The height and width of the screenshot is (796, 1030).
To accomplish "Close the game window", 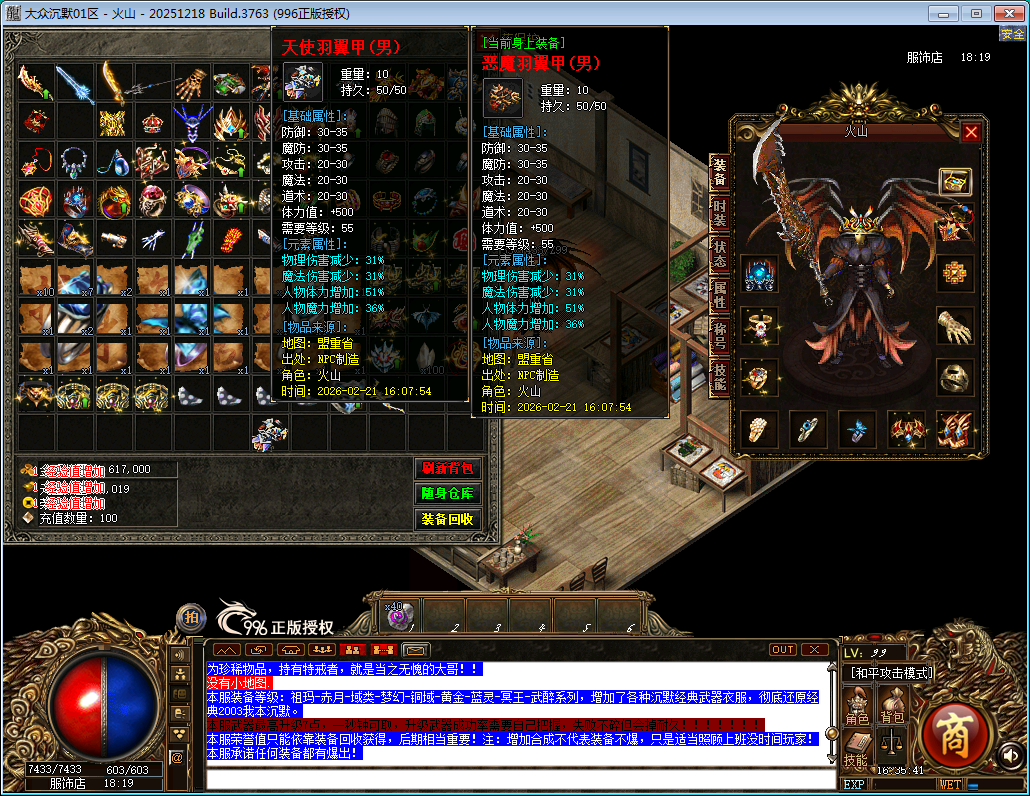I will [1008, 13].
